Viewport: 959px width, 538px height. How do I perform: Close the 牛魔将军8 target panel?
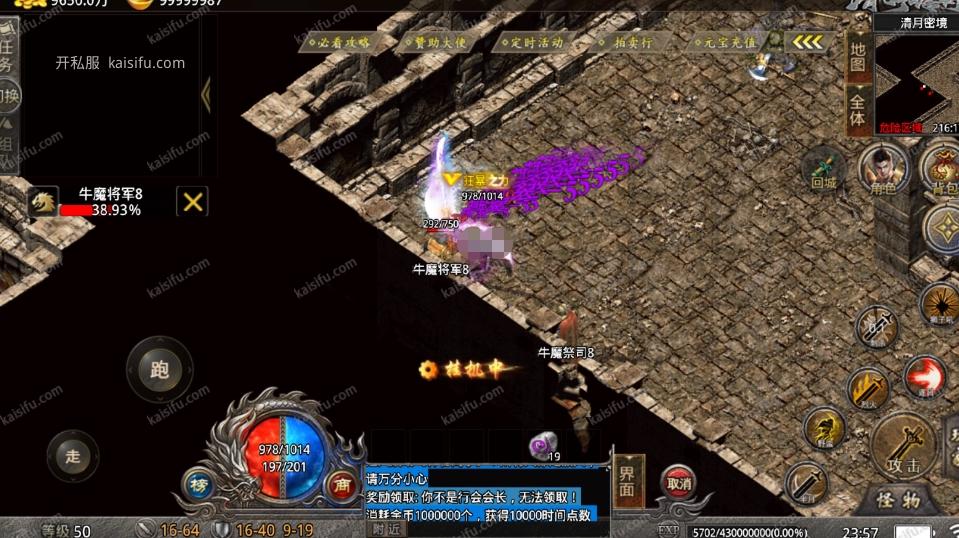(192, 201)
